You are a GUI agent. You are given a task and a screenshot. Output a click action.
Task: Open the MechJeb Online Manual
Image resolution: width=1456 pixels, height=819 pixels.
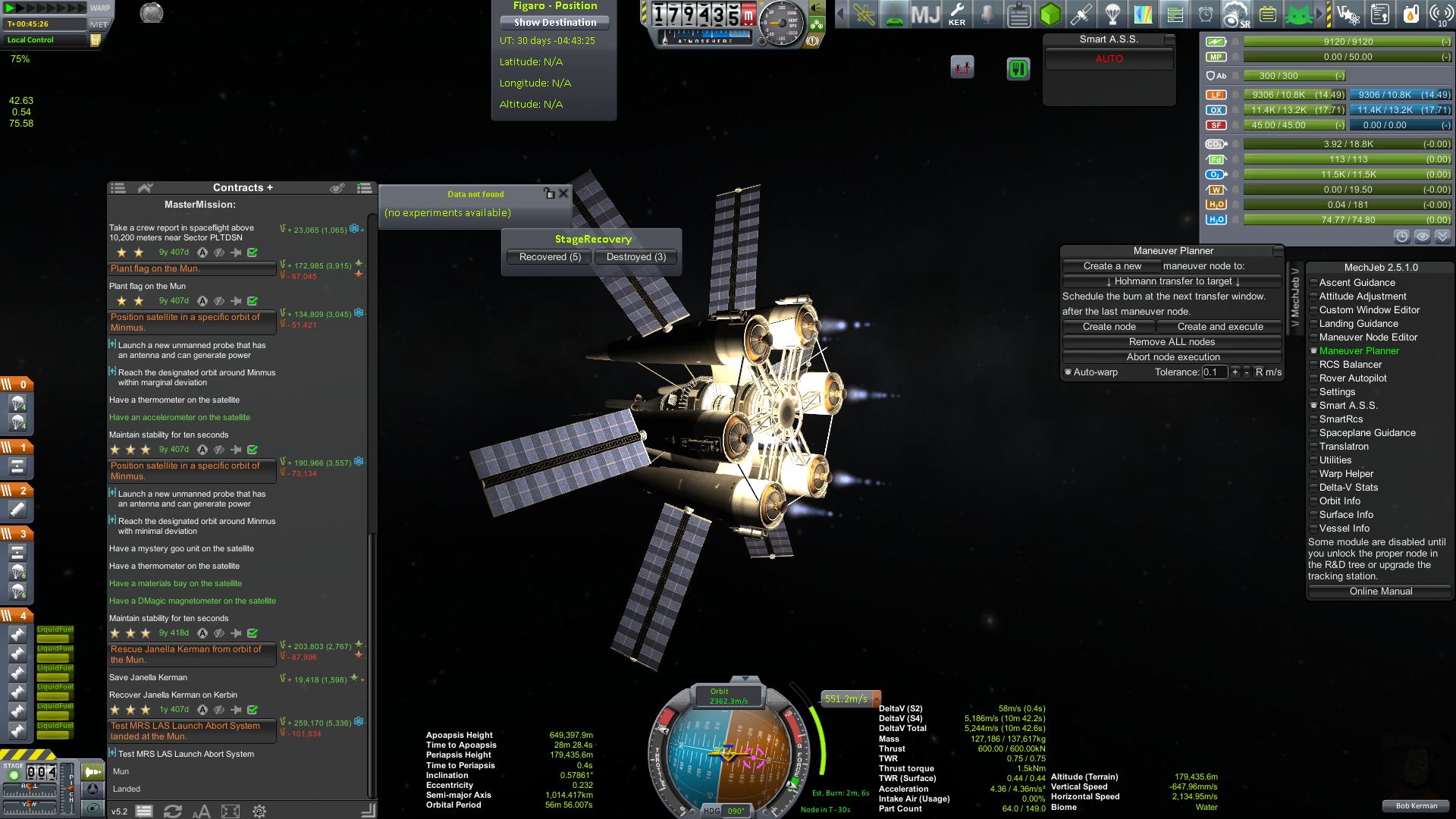tap(1380, 591)
